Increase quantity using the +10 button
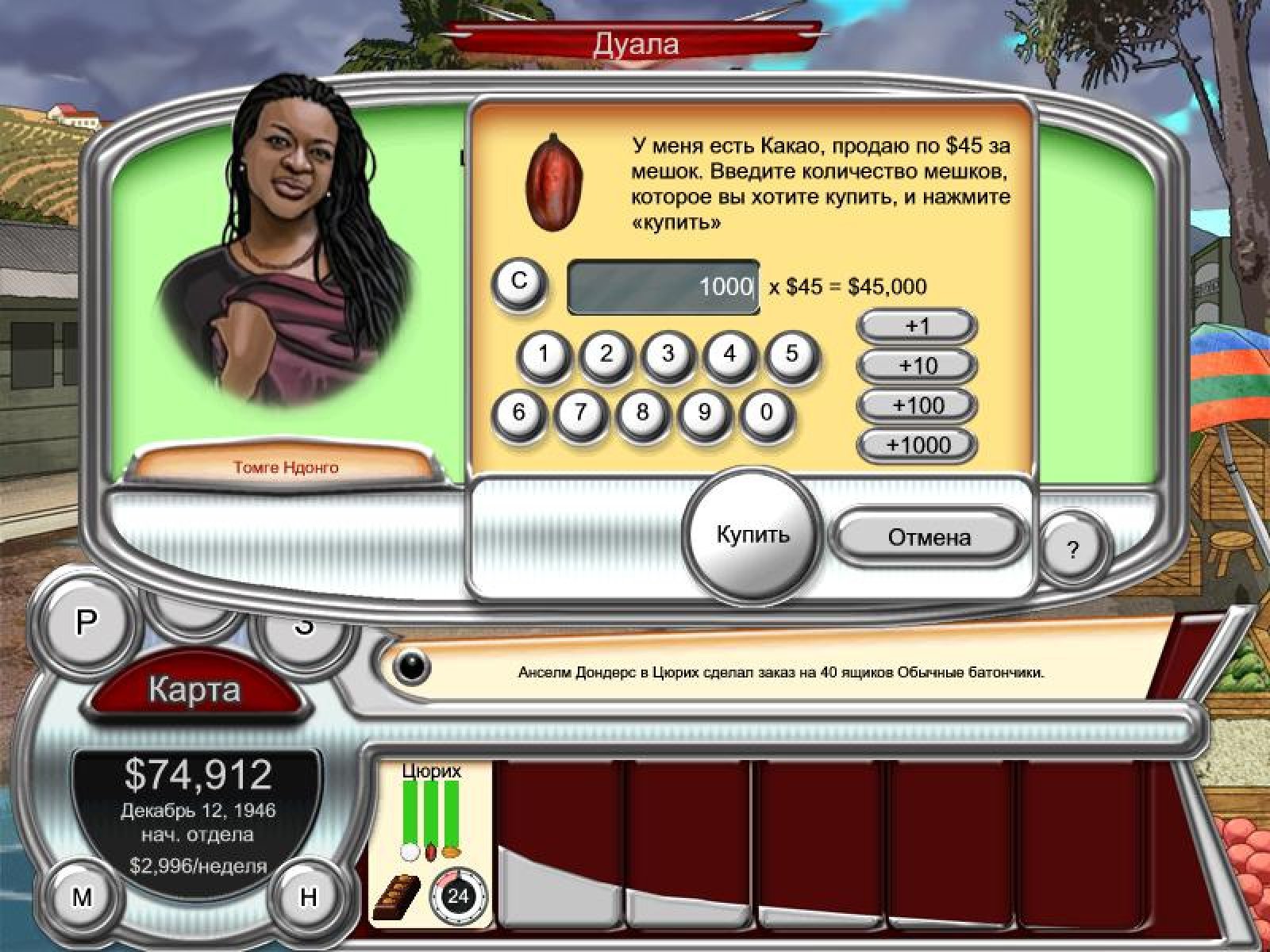 (x=918, y=366)
